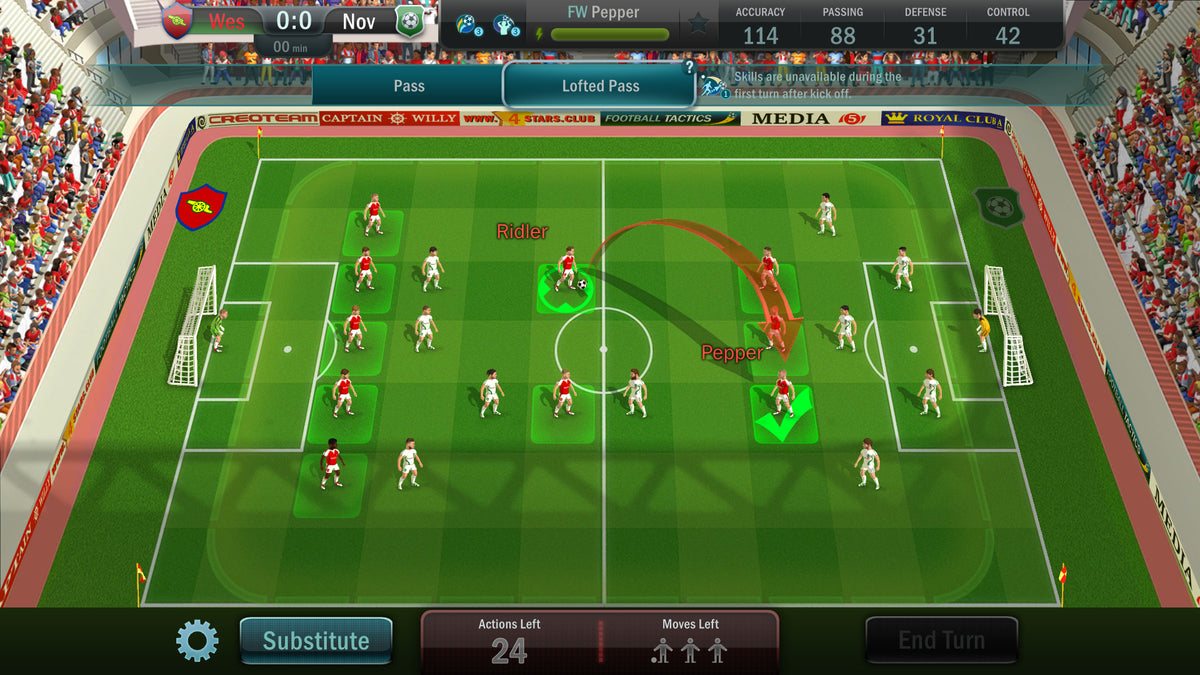The height and width of the screenshot is (675, 1200).
Task: Click the End Turn button
Action: (941, 640)
